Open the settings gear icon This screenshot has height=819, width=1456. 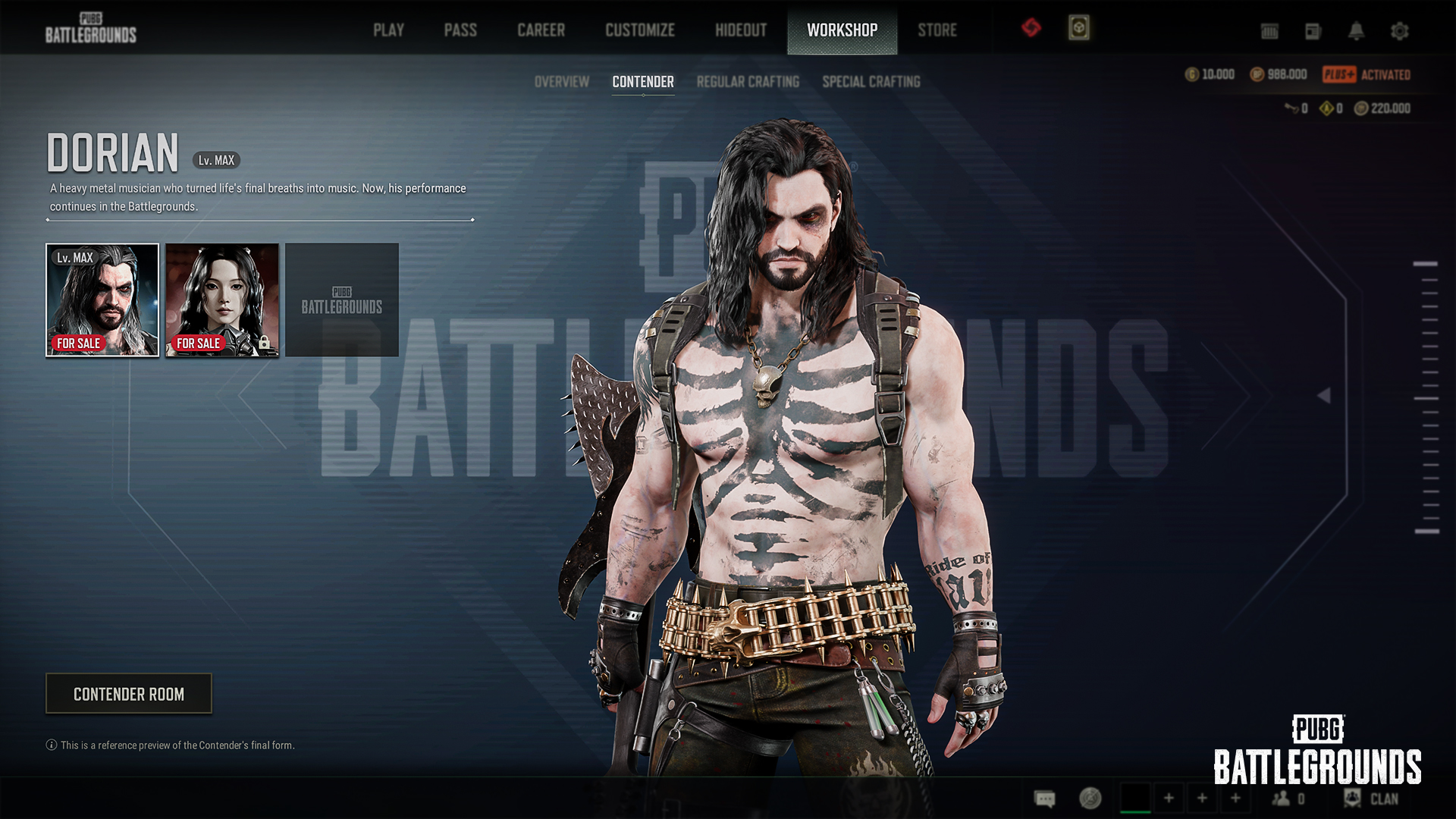(1399, 31)
